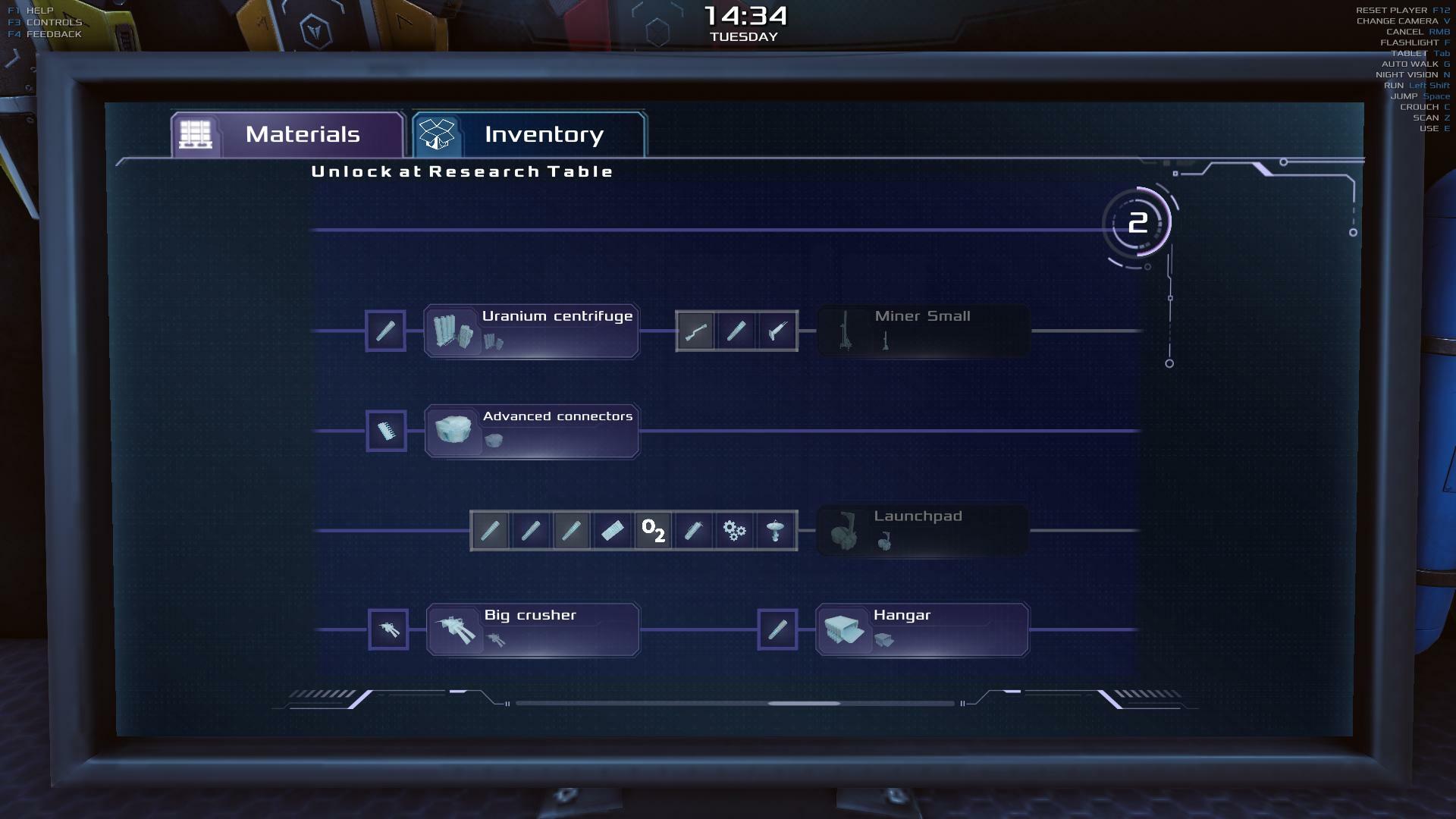Select the requirement slot left of Advanced connectors
The width and height of the screenshot is (1456, 819).
[387, 431]
